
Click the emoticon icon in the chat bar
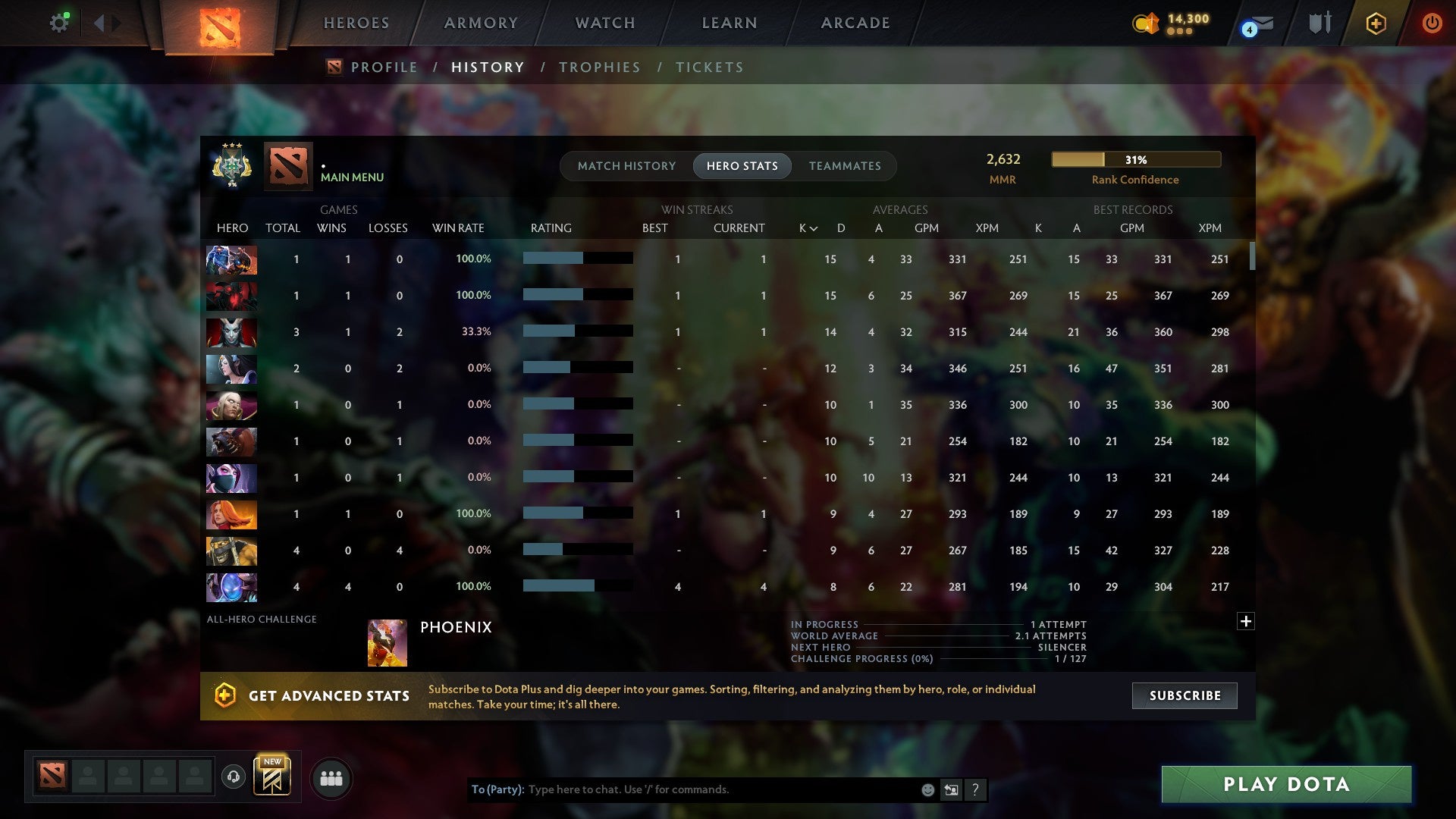(x=927, y=789)
